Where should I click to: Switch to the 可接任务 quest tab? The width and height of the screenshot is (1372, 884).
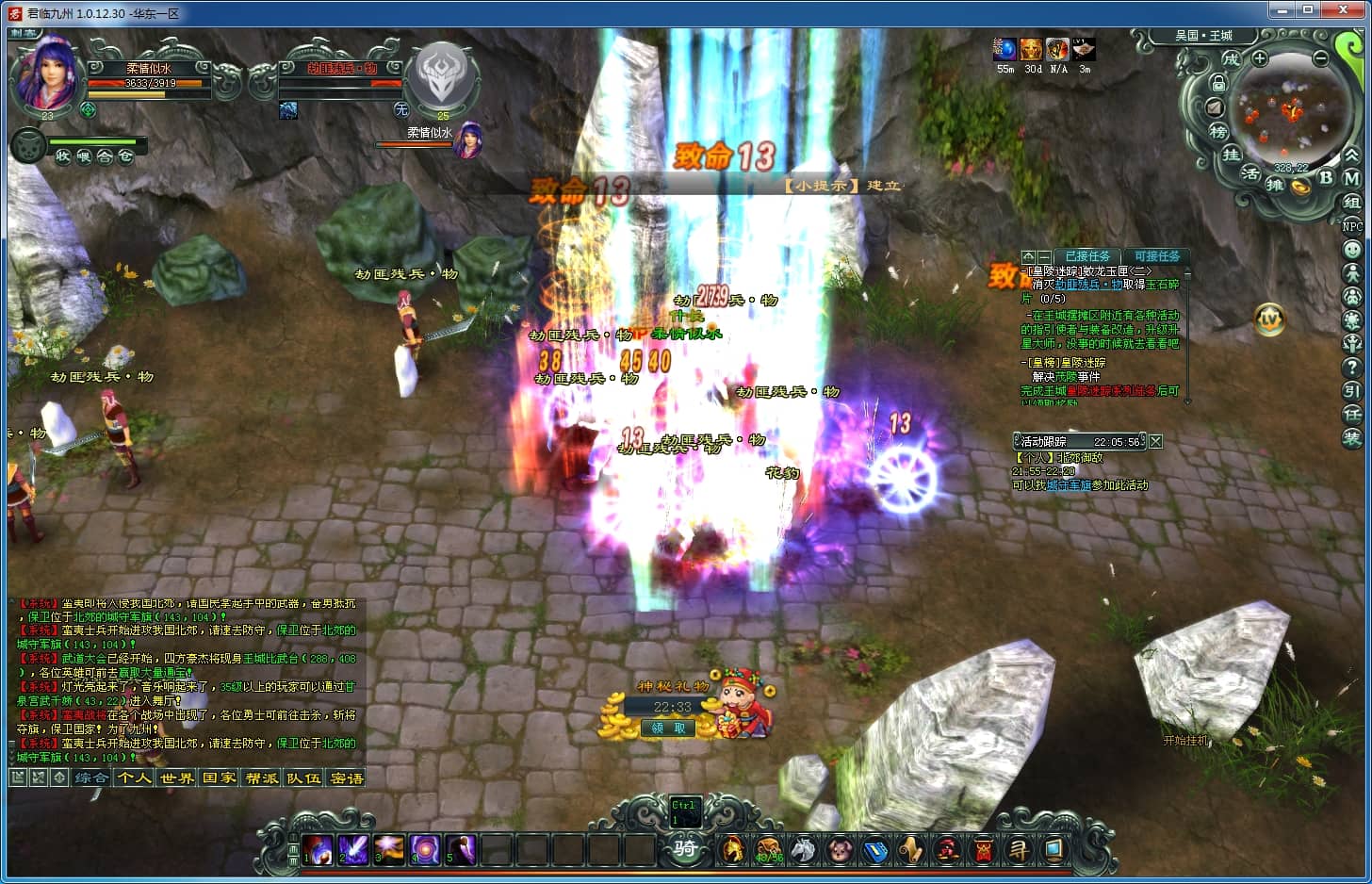tap(1156, 256)
